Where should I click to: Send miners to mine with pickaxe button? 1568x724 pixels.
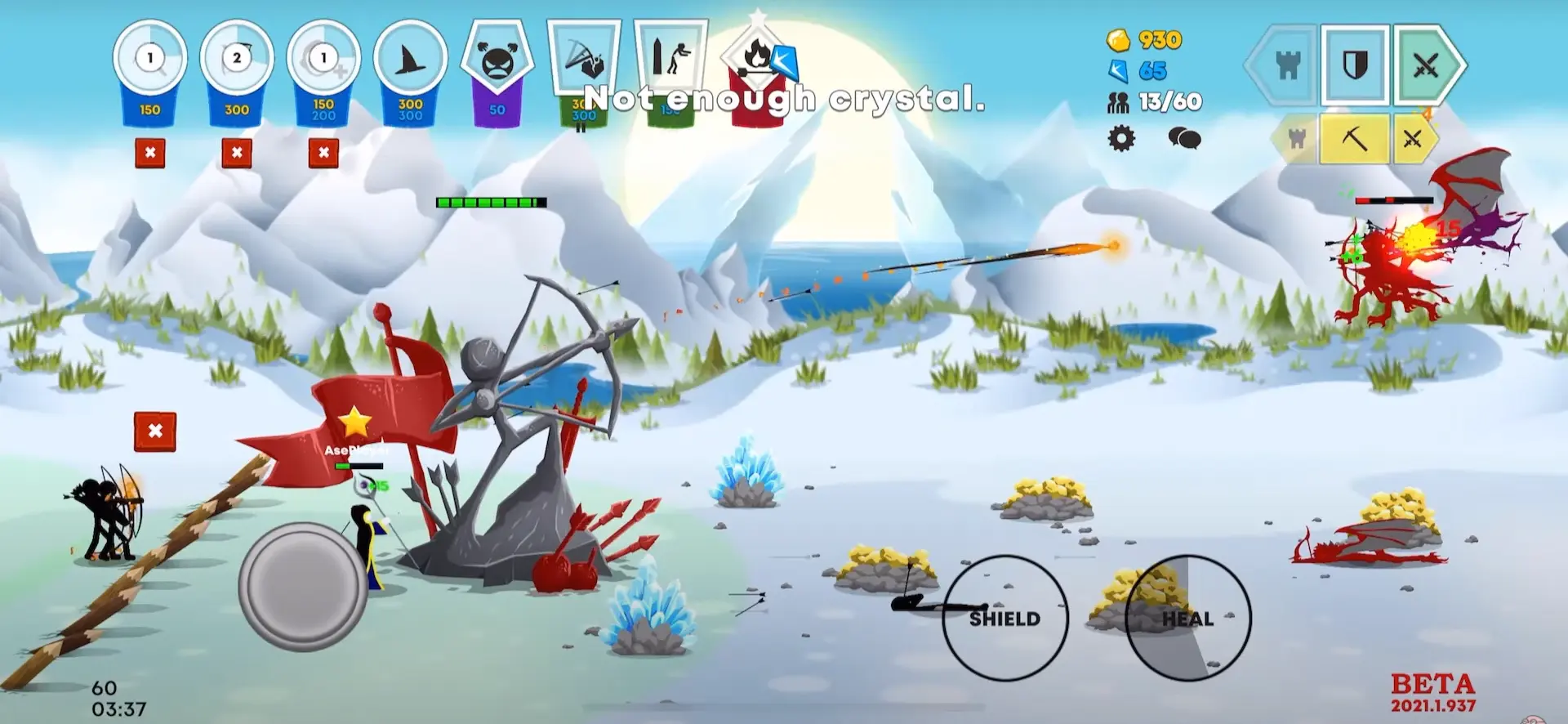point(1354,139)
